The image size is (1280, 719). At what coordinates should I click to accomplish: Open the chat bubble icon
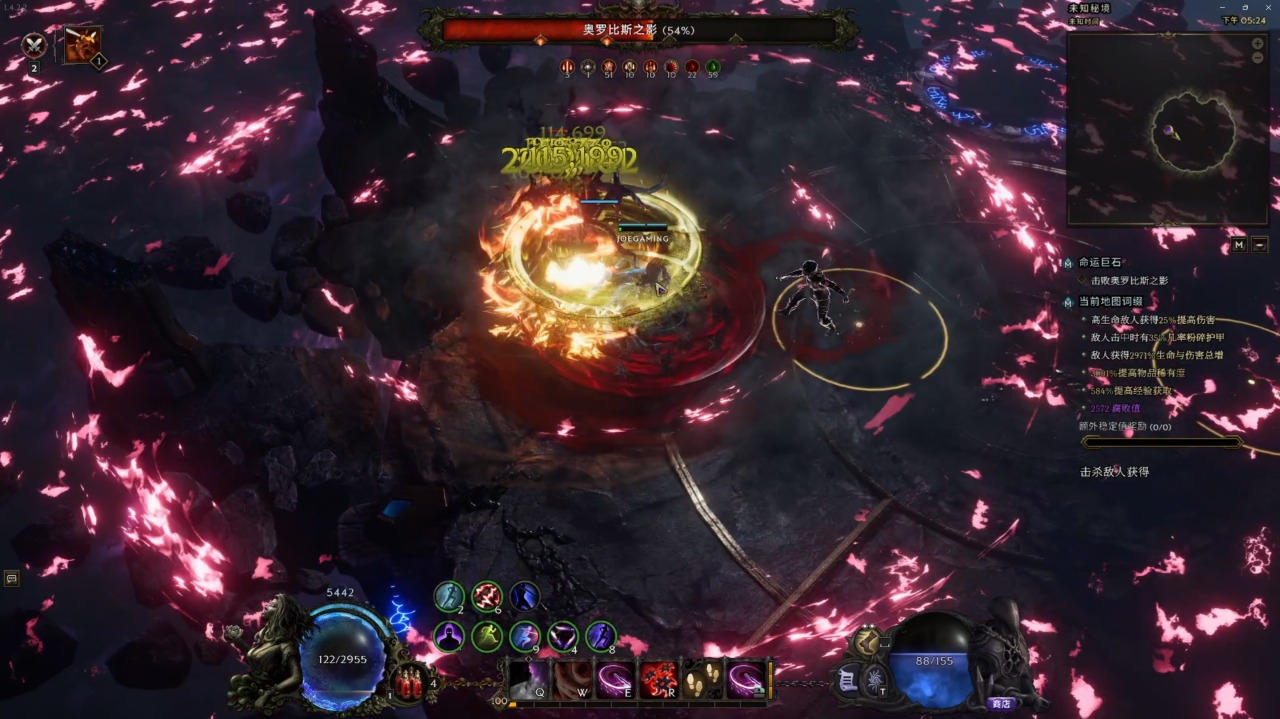click(12, 578)
